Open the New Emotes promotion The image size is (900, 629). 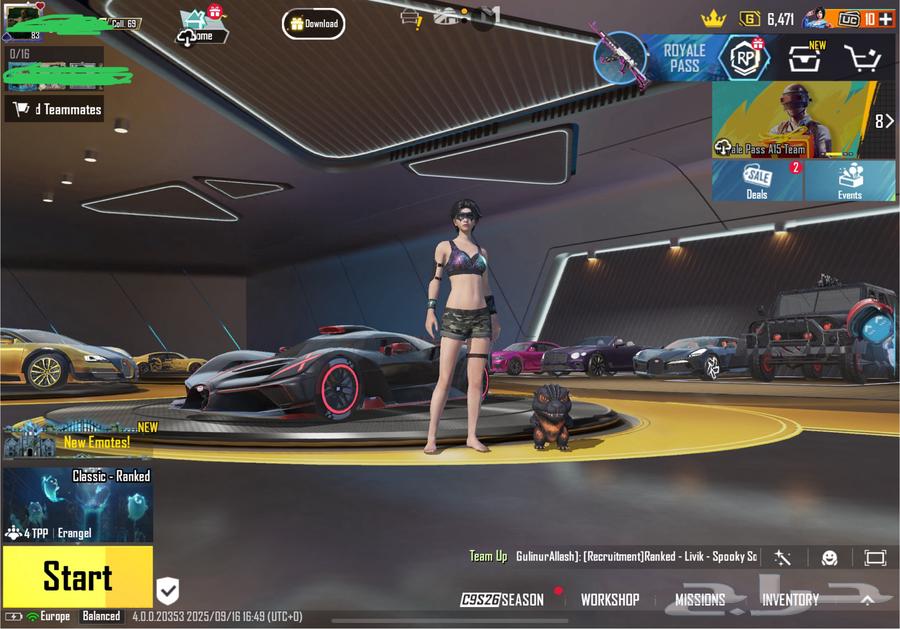[80, 438]
